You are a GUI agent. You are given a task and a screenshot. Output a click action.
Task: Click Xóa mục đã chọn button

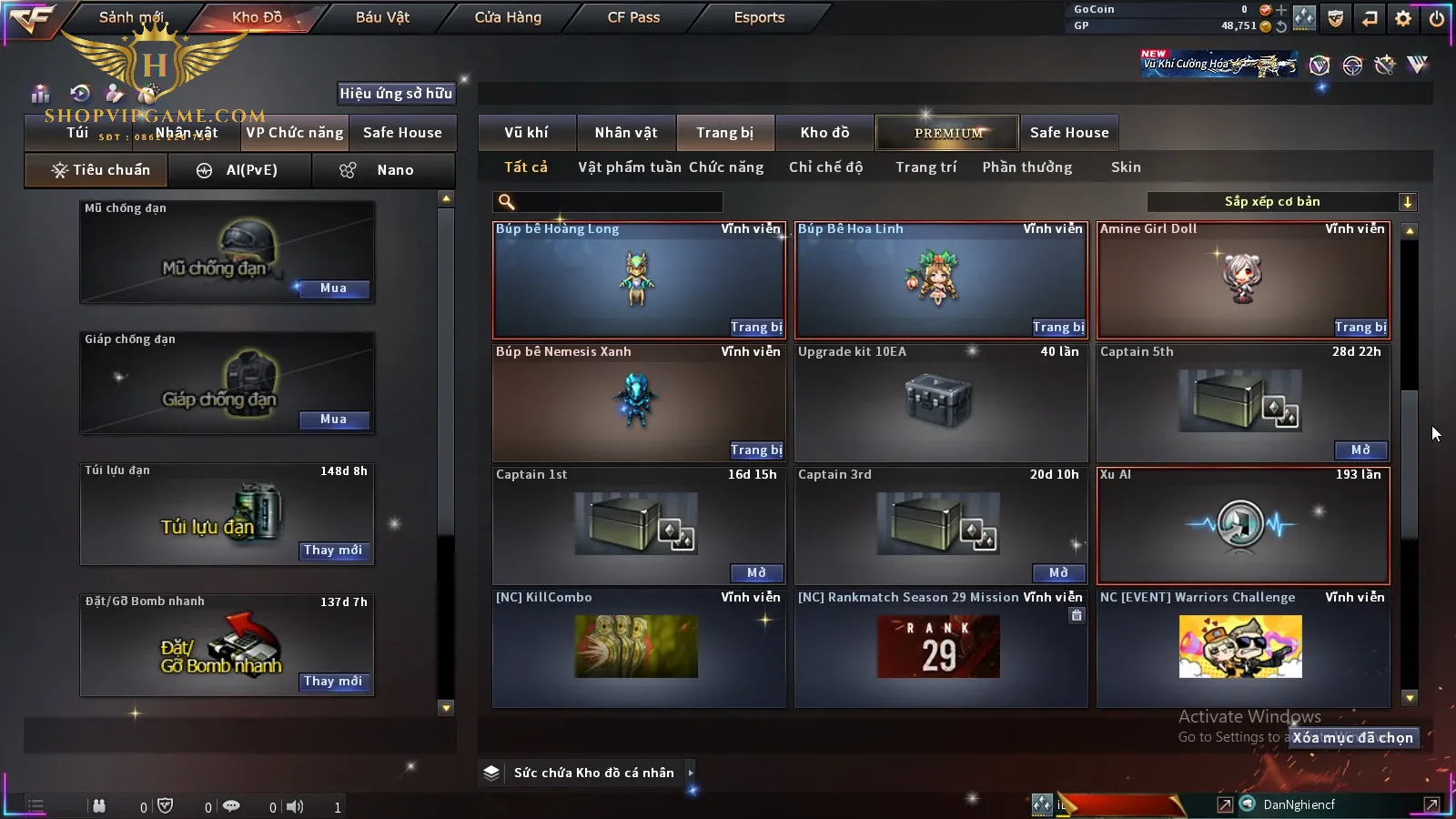1352,738
